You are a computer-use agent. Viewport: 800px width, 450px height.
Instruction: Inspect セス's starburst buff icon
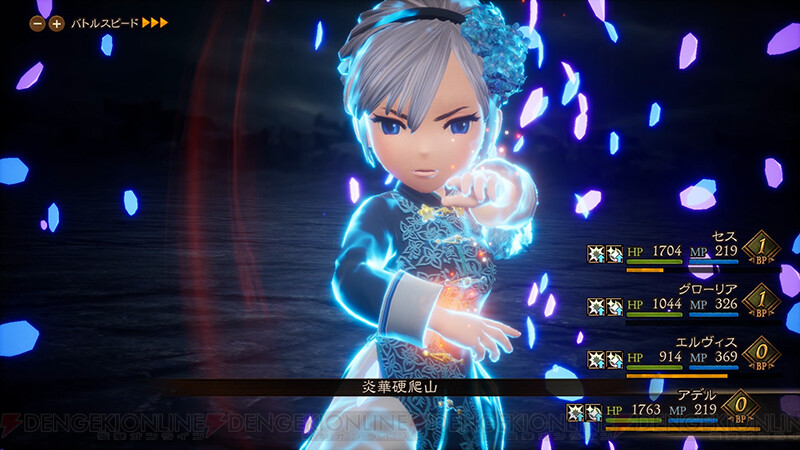pyautogui.click(x=596, y=254)
